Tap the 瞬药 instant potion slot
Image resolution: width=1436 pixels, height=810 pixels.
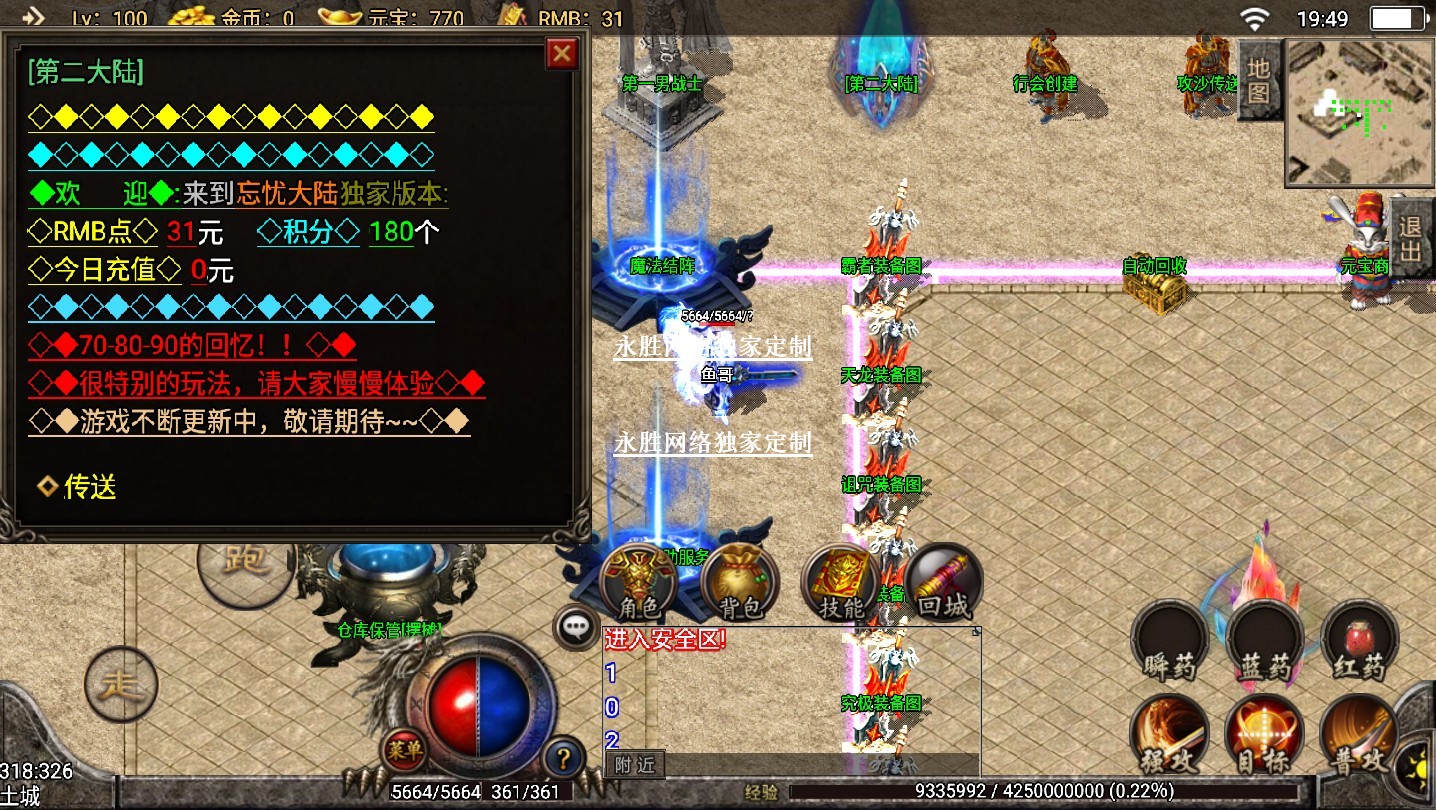pyautogui.click(x=1170, y=641)
